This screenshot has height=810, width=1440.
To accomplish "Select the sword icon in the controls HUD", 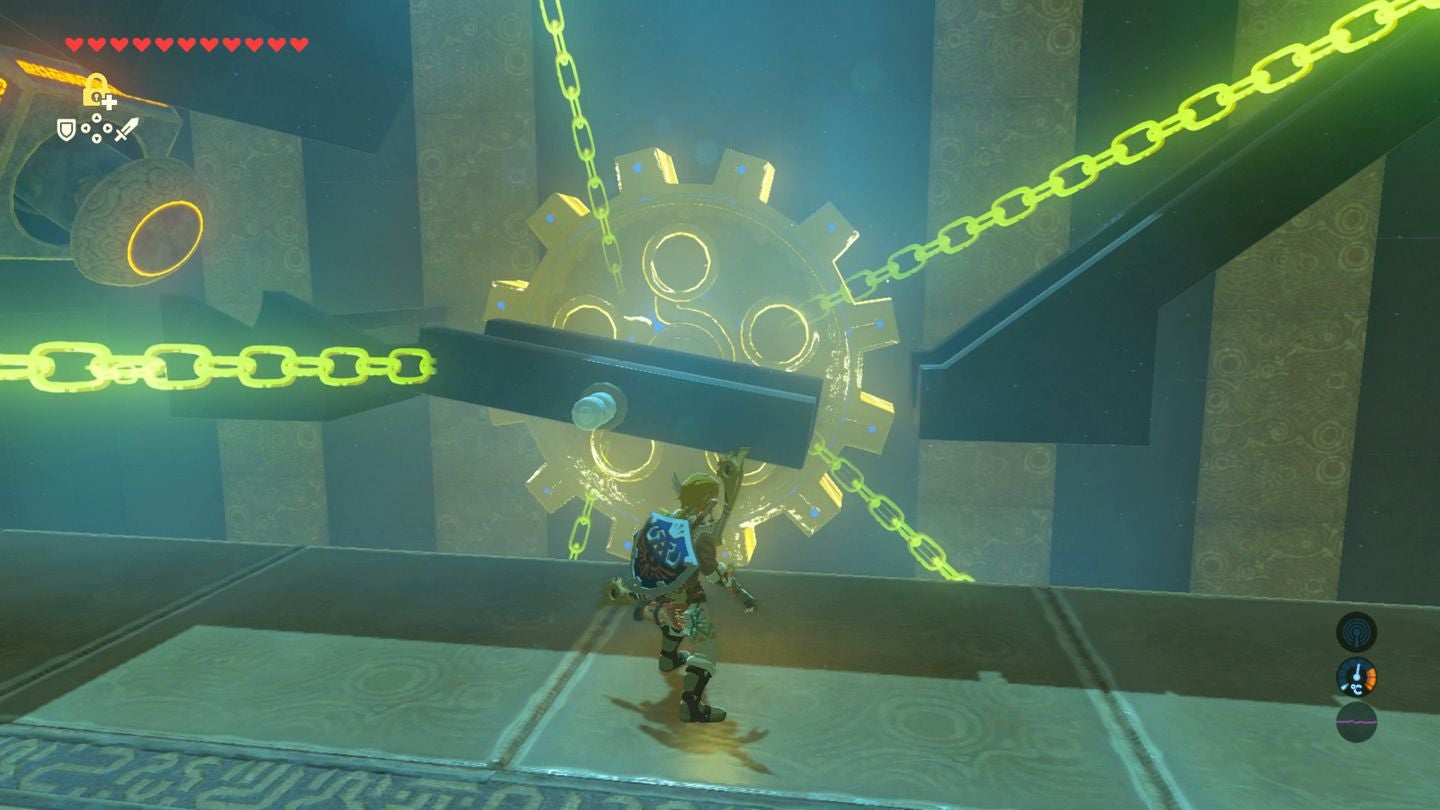I will (127, 129).
